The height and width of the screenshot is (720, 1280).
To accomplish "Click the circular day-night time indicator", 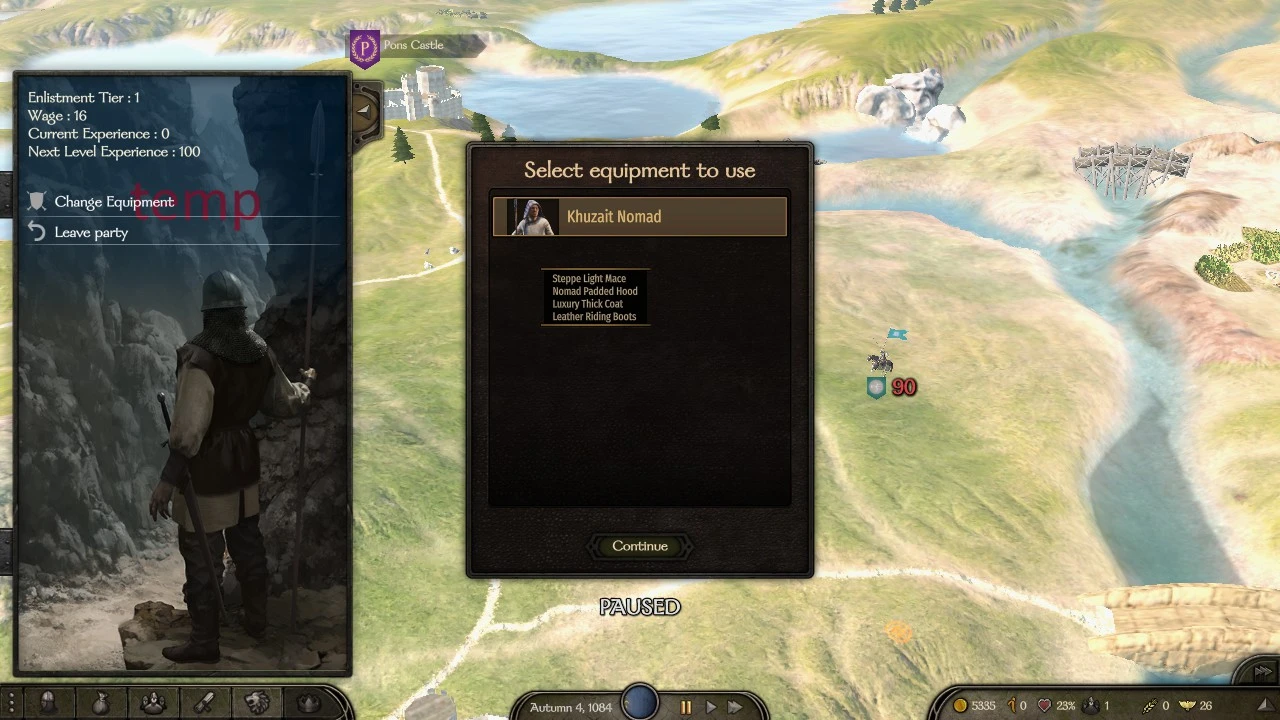I will [640, 703].
